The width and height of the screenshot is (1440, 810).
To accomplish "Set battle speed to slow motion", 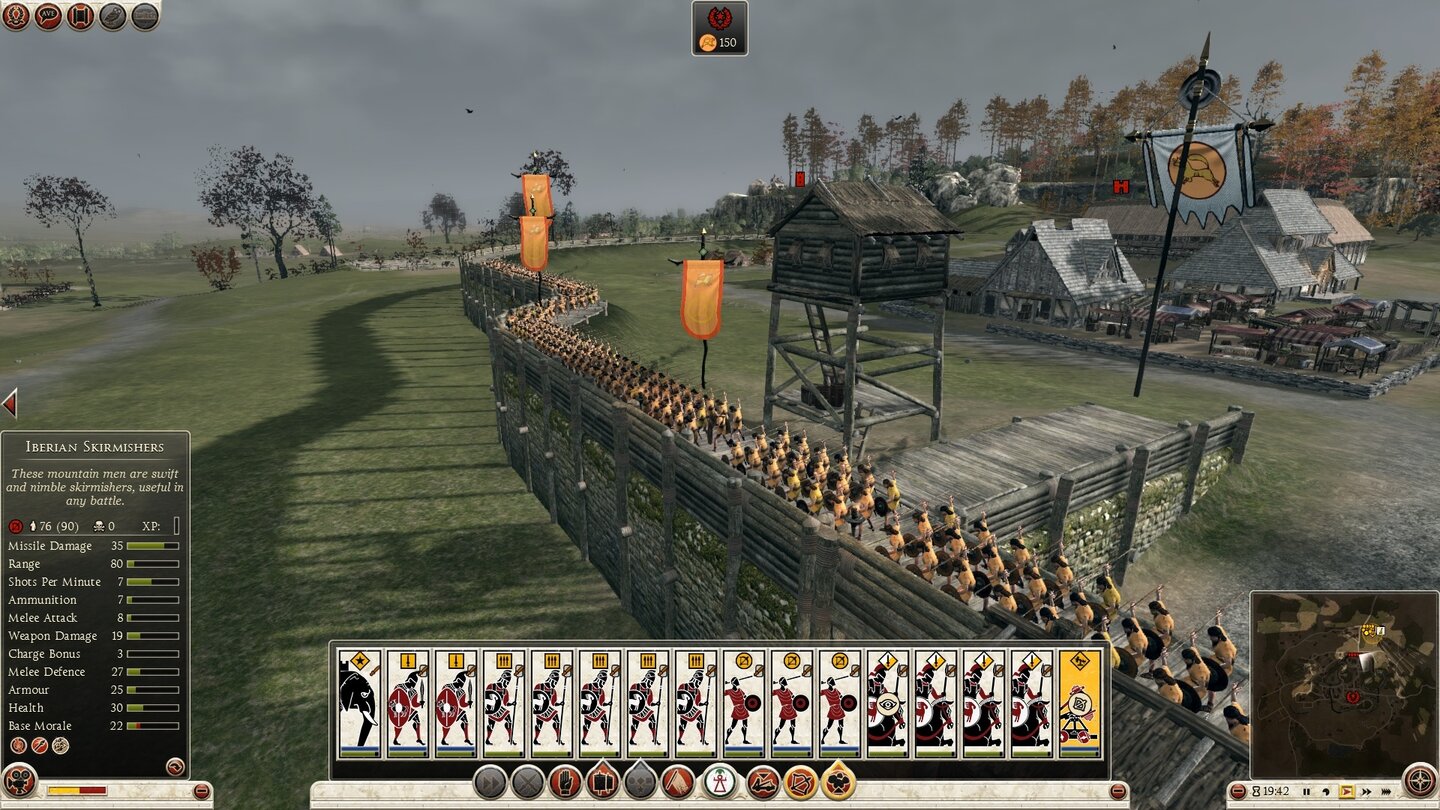I will (1328, 791).
